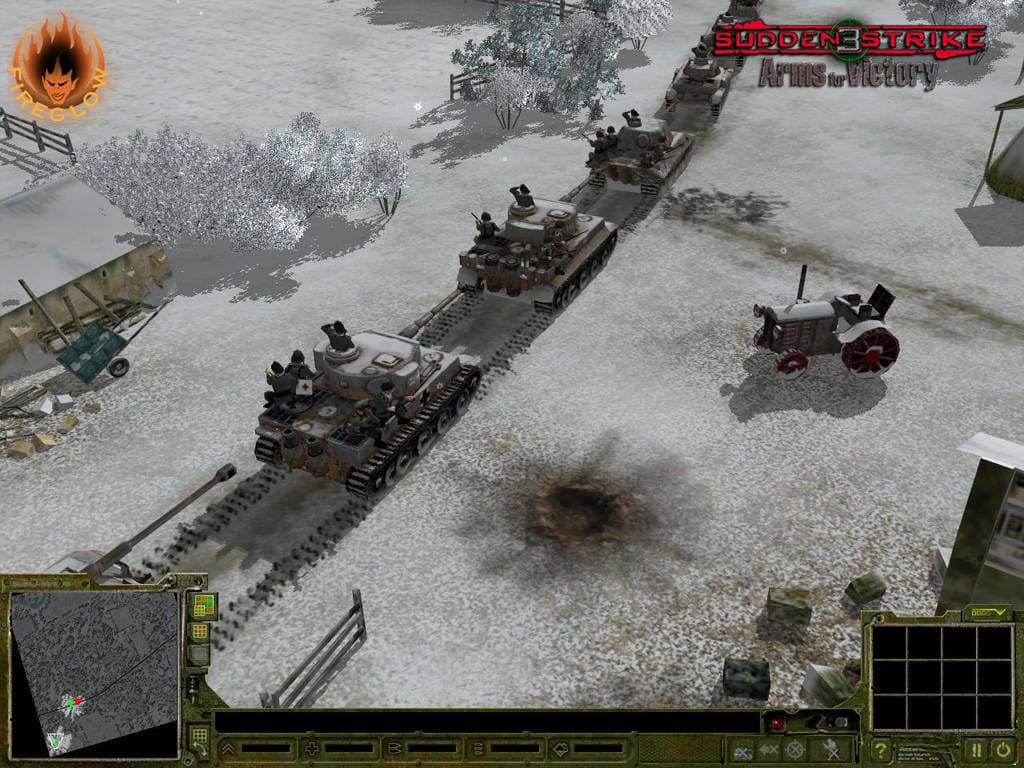This screenshot has height=768, width=1024.
Task: Toggle the small orange grid minimap button
Action: (x=200, y=631)
